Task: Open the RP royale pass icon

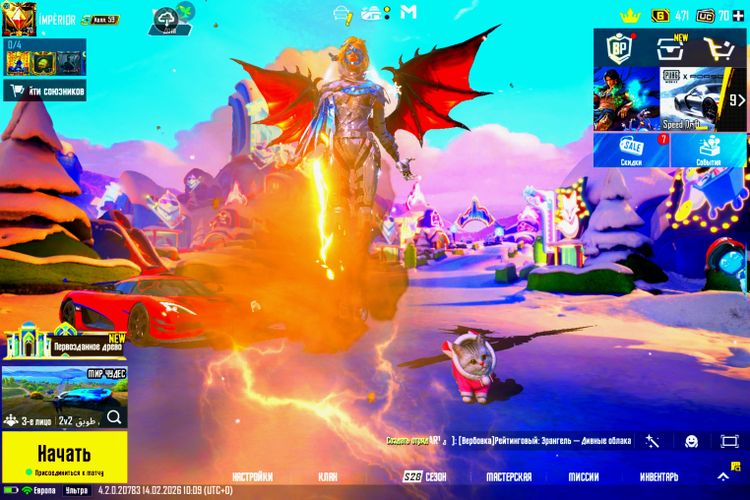Action: 621,48
